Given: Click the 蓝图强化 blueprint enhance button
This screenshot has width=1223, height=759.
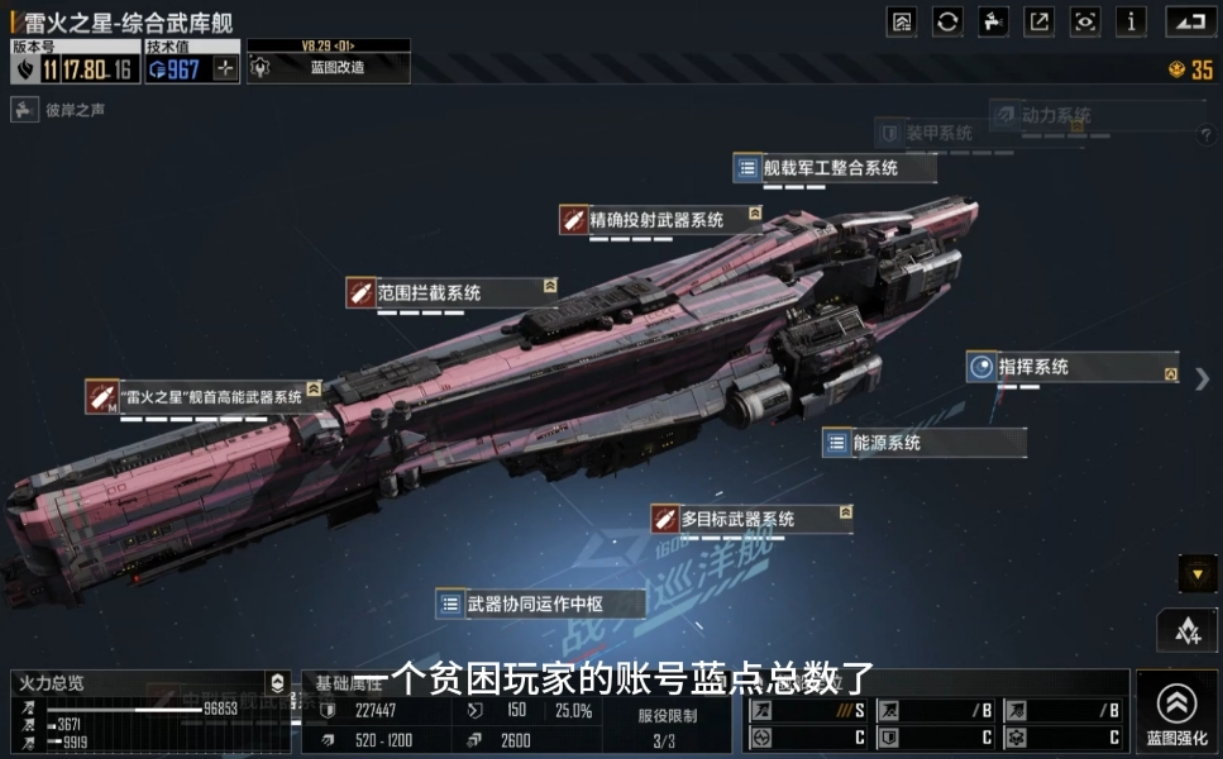Looking at the screenshot, I should (x=1176, y=712).
